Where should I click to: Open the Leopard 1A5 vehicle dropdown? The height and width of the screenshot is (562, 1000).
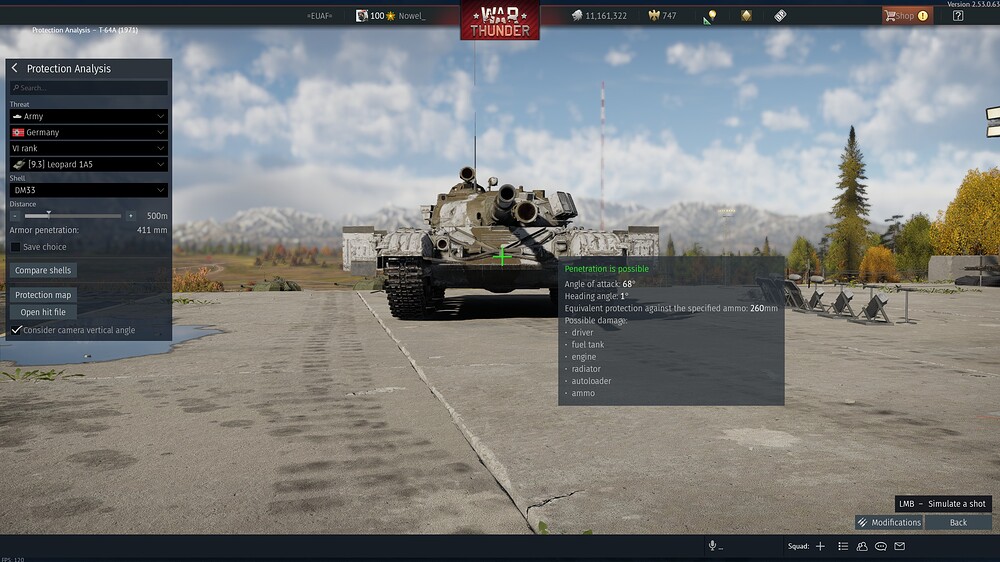click(x=89, y=164)
